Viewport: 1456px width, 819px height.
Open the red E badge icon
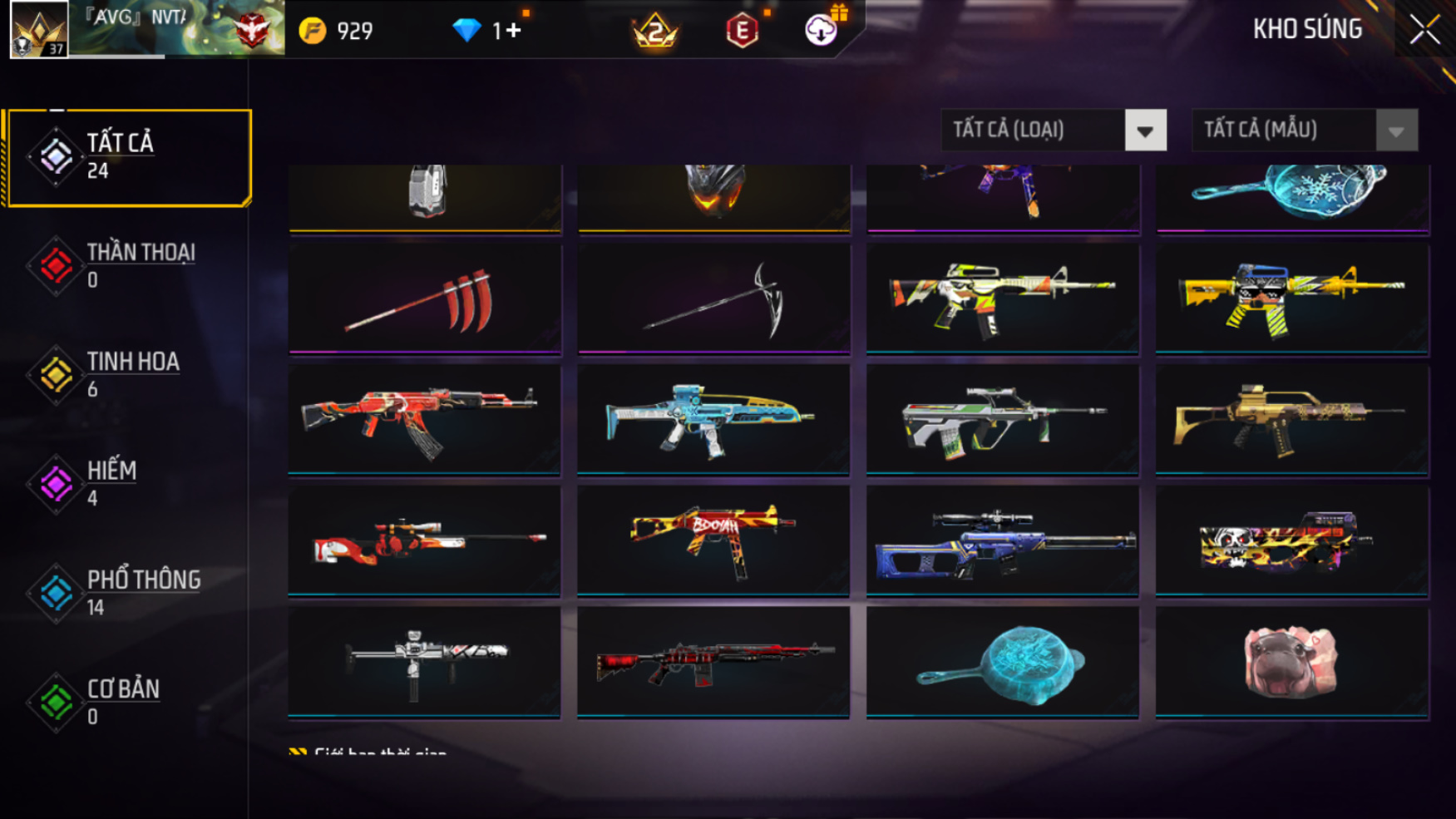click(742, 32)
